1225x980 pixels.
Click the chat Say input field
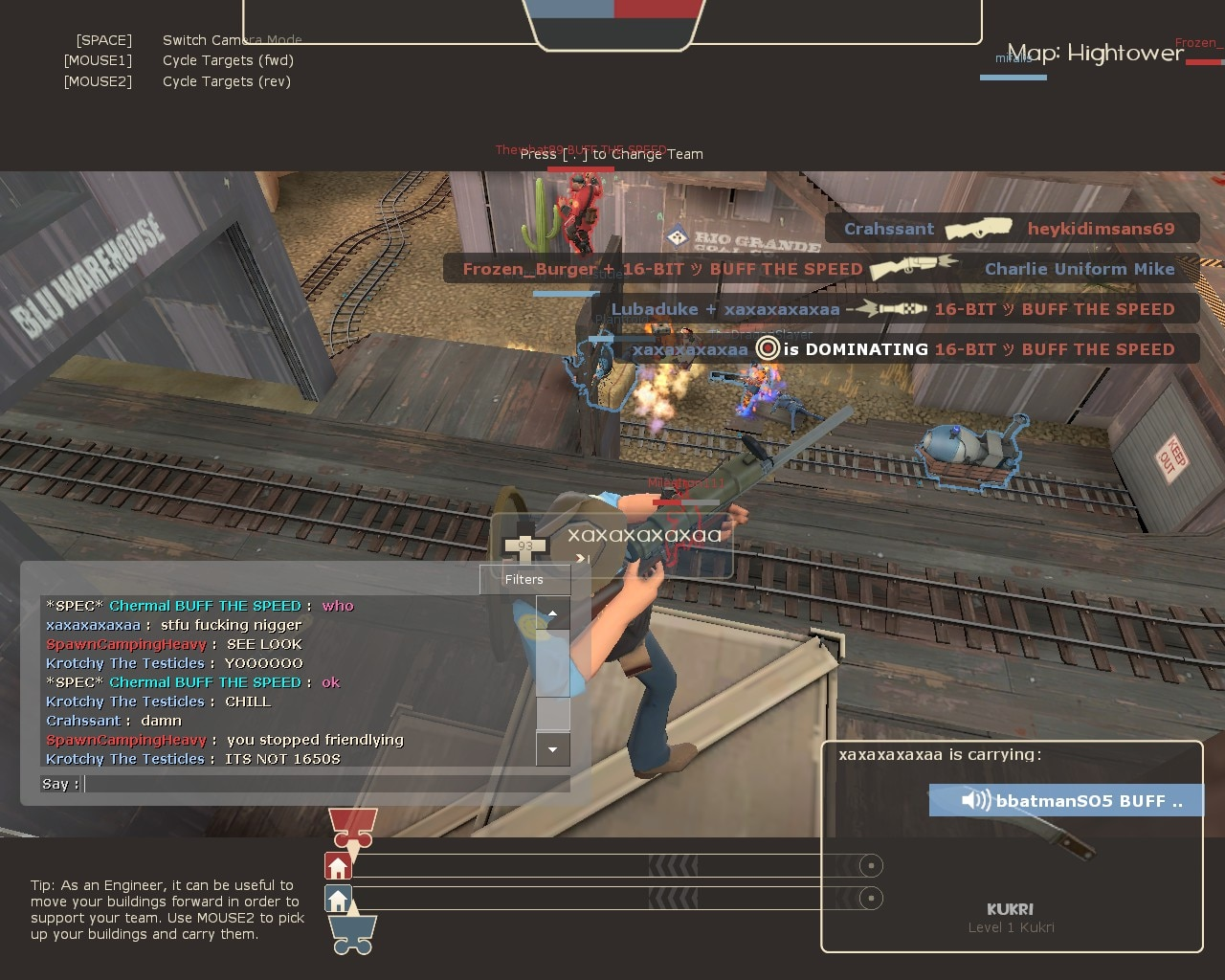point(325,784)
